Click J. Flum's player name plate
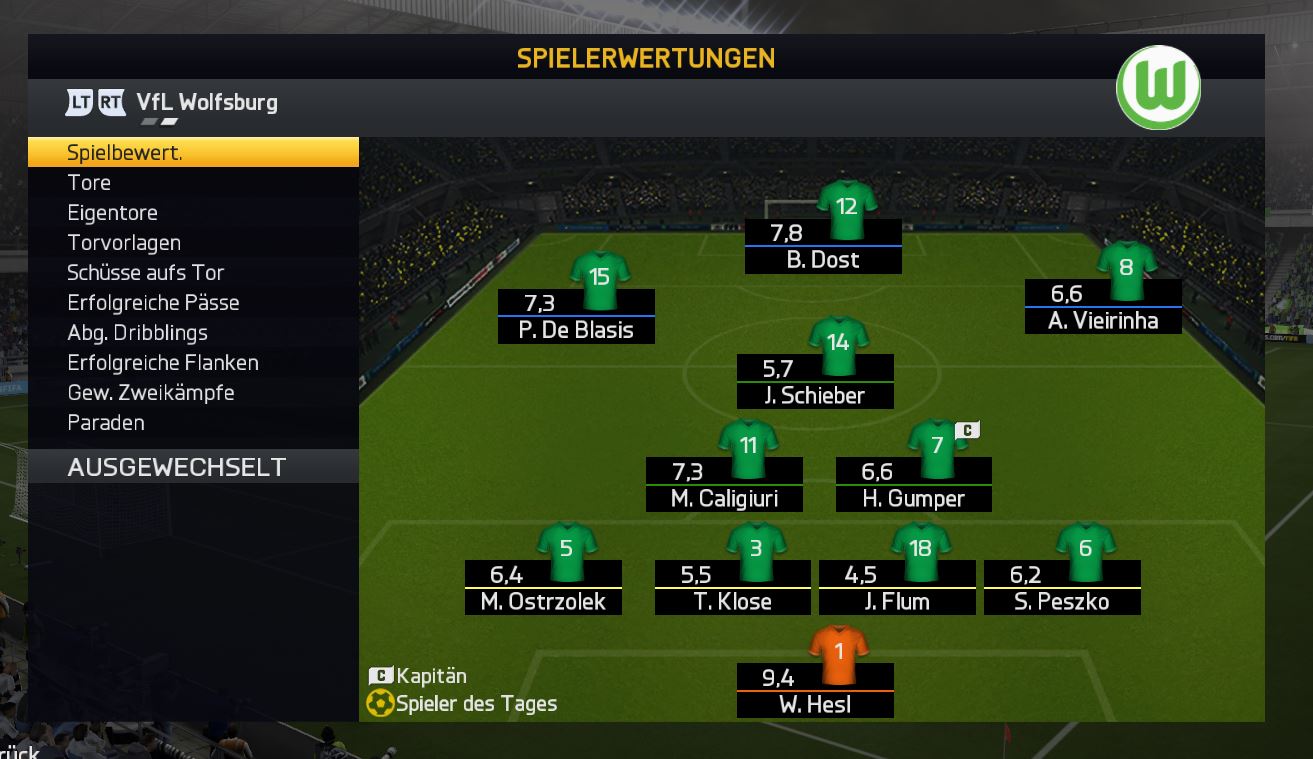1313x759 pixels. point(896,603)
